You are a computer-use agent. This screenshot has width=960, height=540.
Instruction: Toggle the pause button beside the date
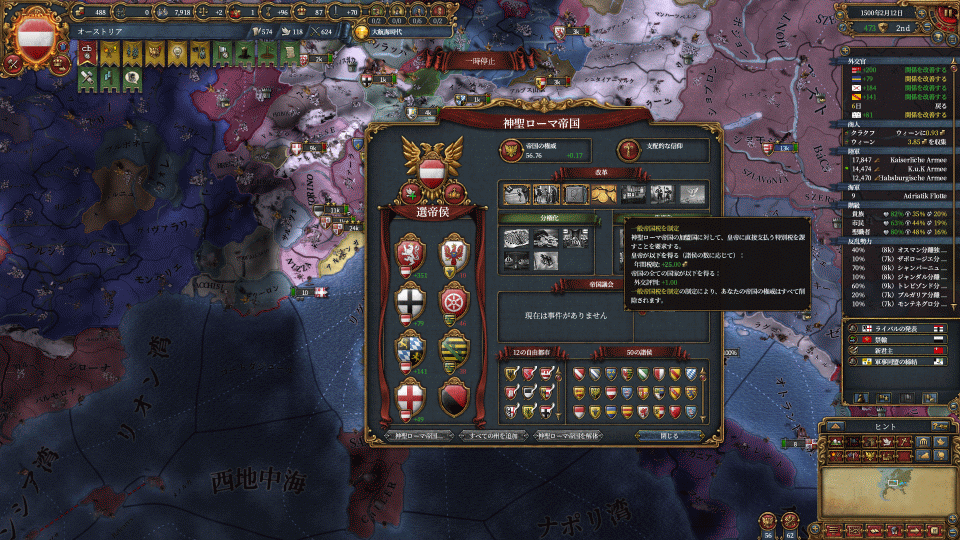coord(947,12)
